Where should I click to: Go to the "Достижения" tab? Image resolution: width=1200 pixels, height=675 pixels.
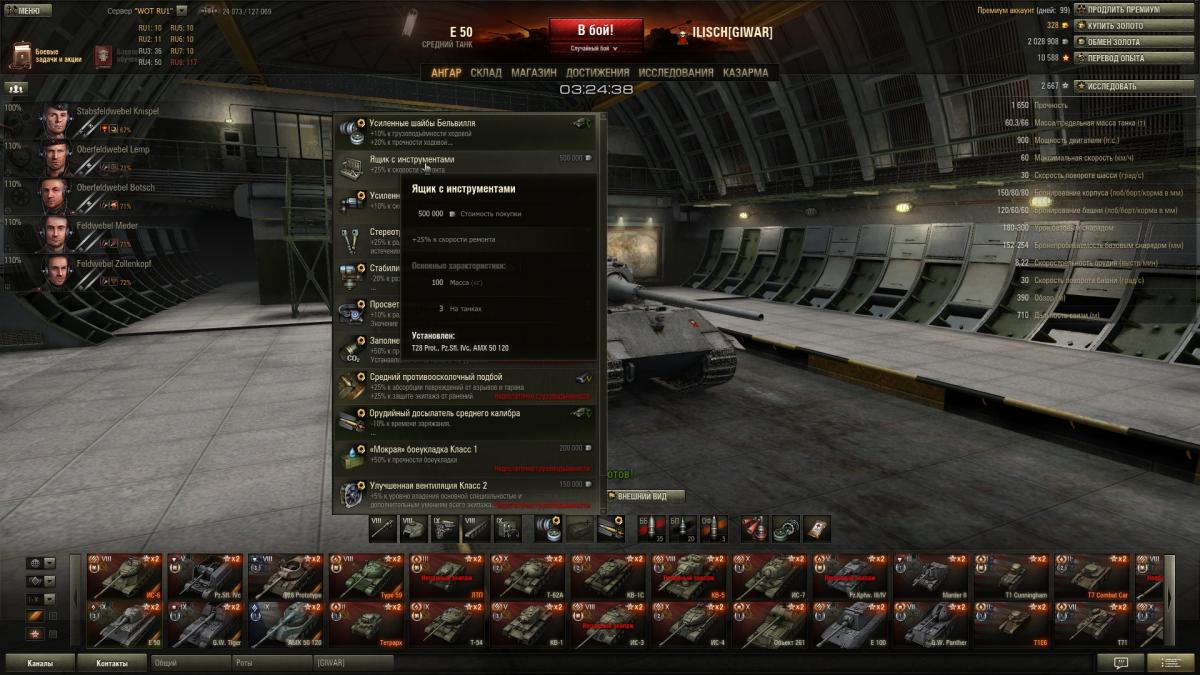(597, 73)
